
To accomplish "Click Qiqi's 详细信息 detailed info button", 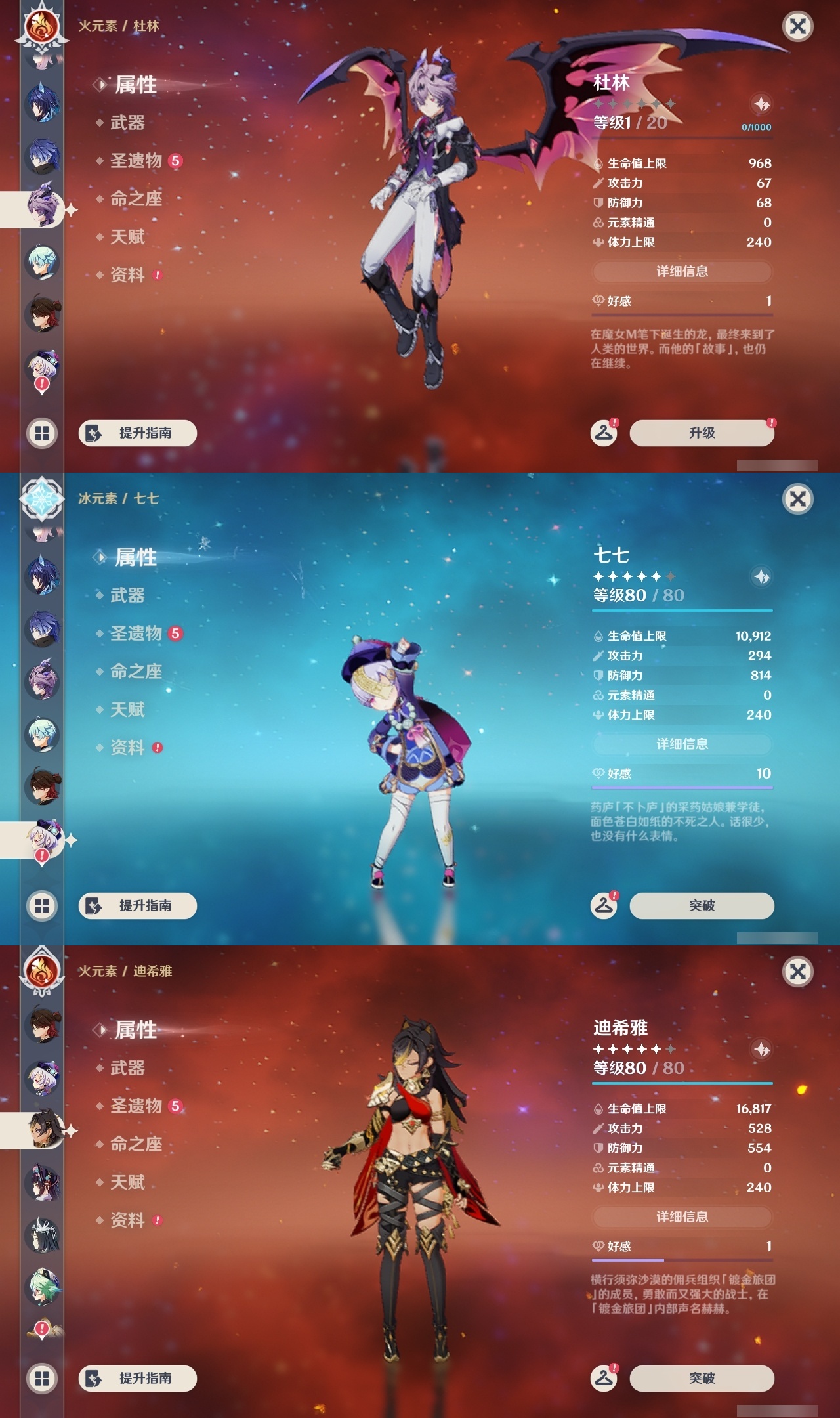I will (681, 743).
